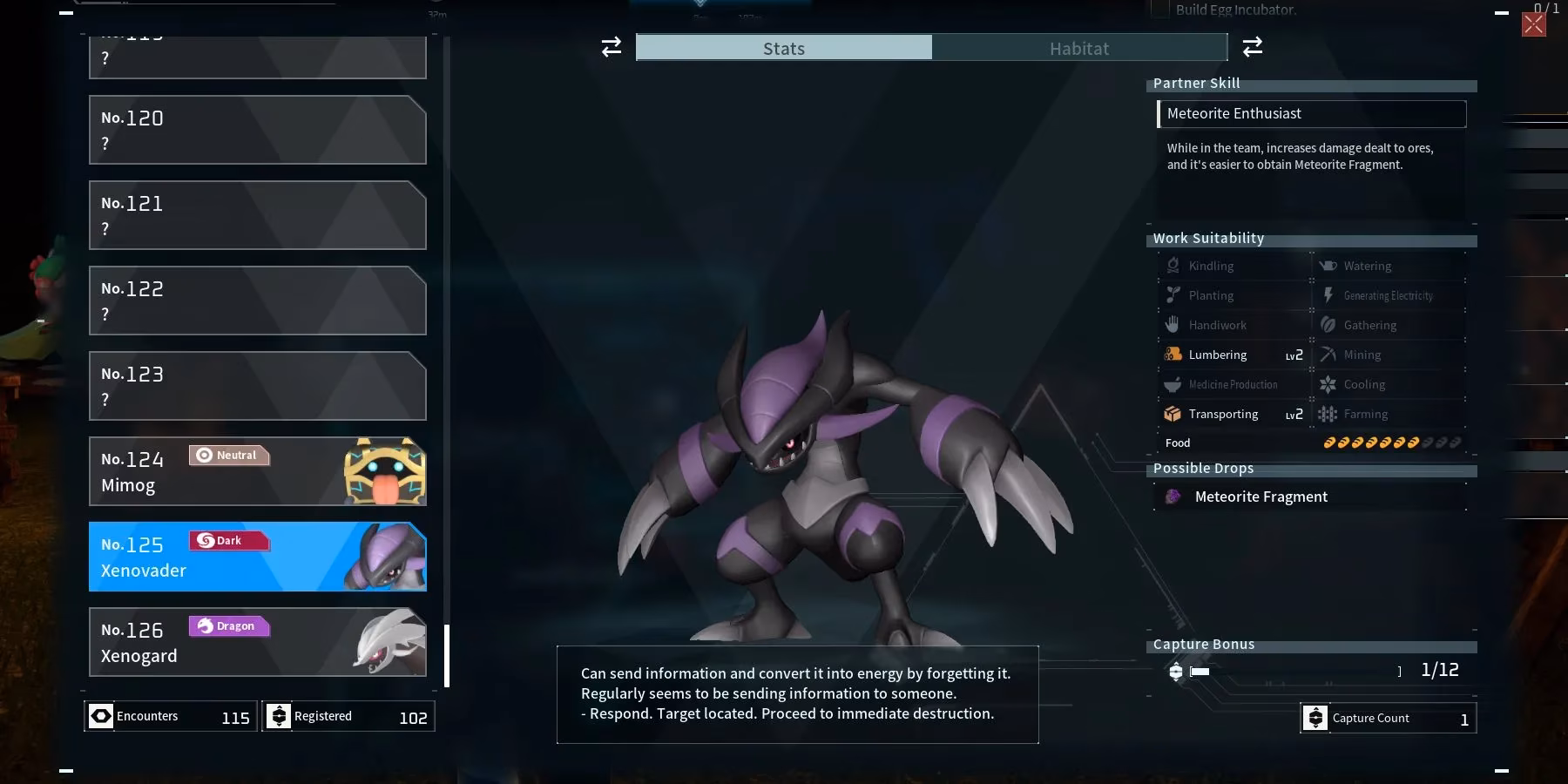Select the Cooling work suitability icon
The height and width of the screenshot is (784, 1568).
click(1328, 384)
